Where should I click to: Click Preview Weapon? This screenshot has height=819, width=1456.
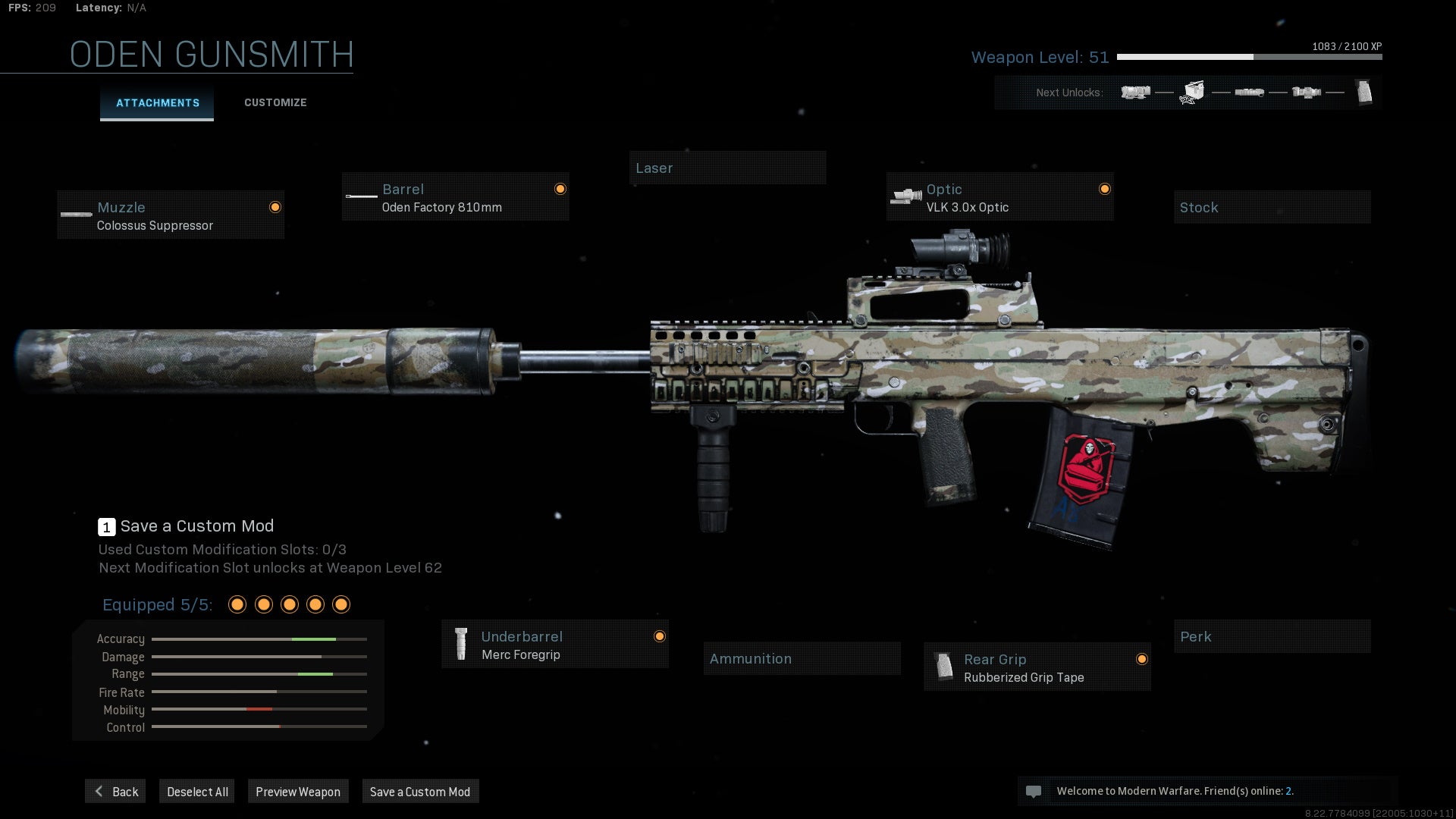tap(298, 791)
